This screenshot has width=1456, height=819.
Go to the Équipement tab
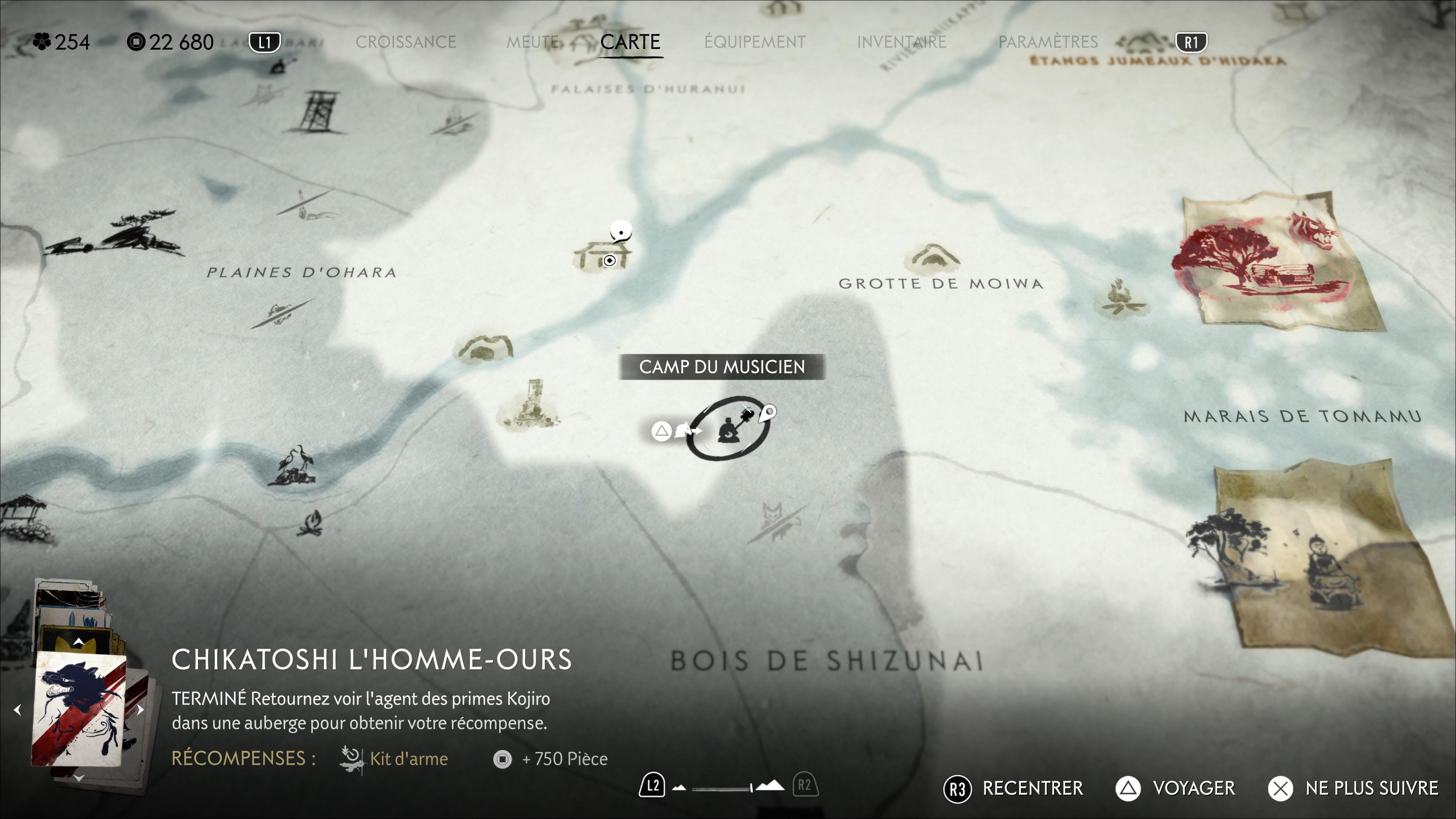[x=755, y=42]
